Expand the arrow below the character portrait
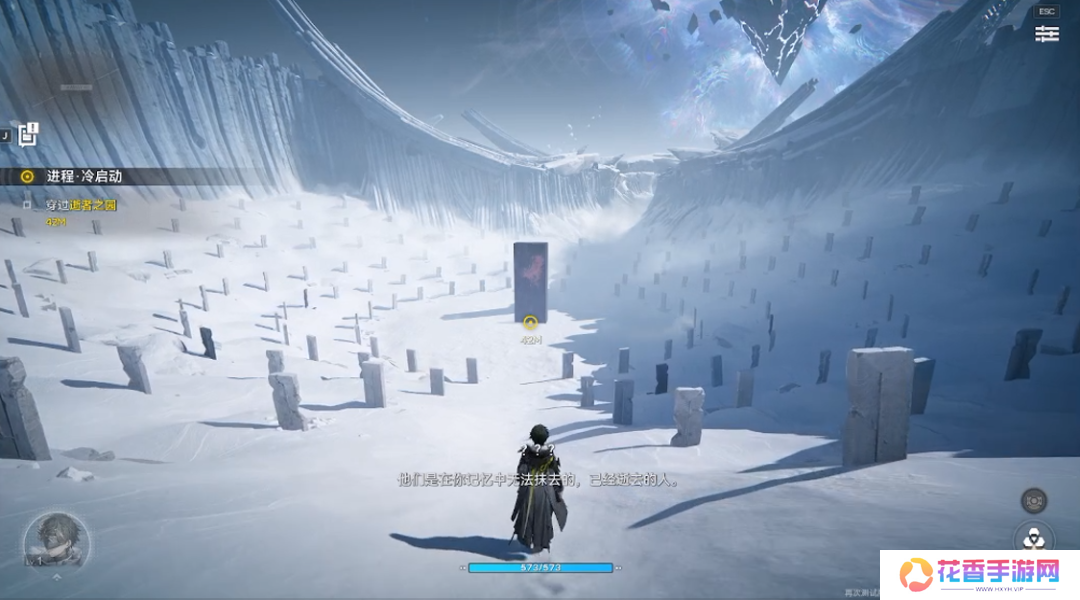This screenshot has height=600, width=1080. [x=57, y=577]
